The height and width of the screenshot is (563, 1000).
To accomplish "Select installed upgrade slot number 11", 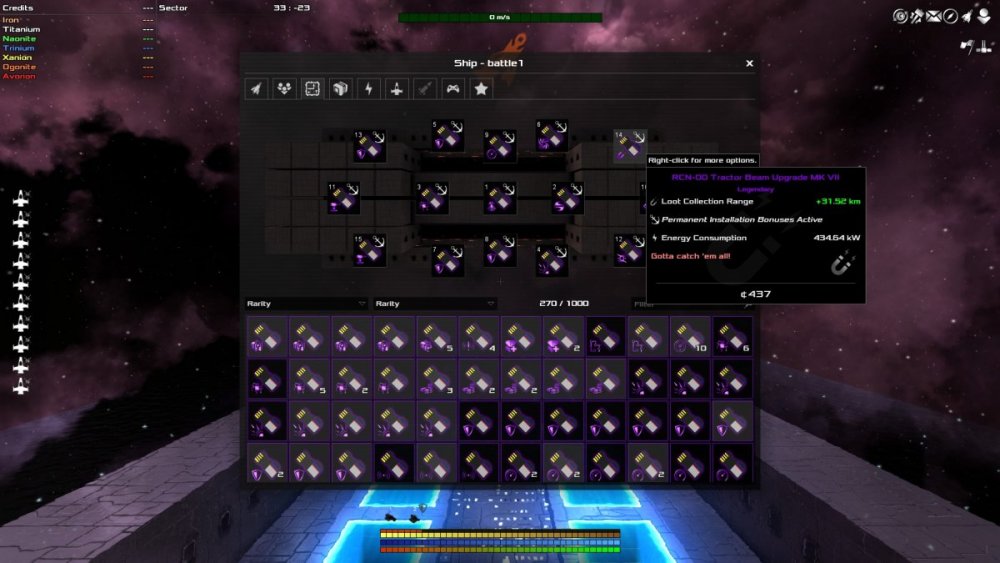I will [344, 199].
